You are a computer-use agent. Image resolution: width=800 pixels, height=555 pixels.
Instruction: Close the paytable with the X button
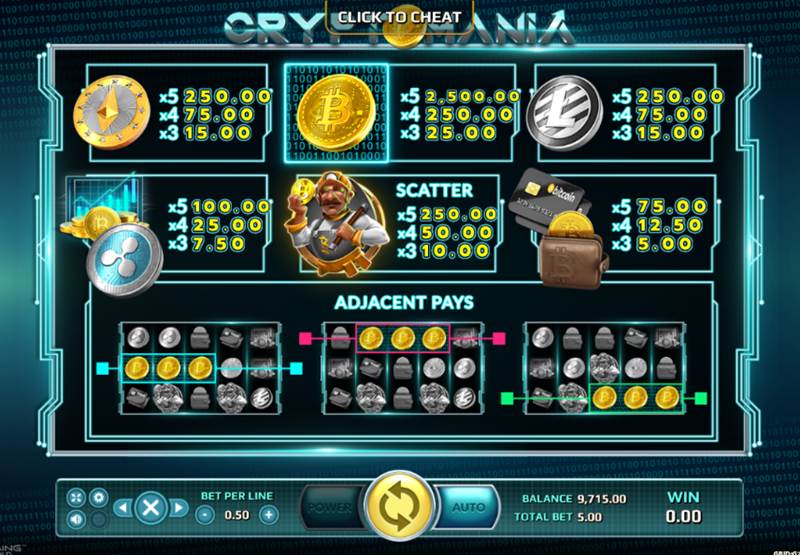coord(149,508)
